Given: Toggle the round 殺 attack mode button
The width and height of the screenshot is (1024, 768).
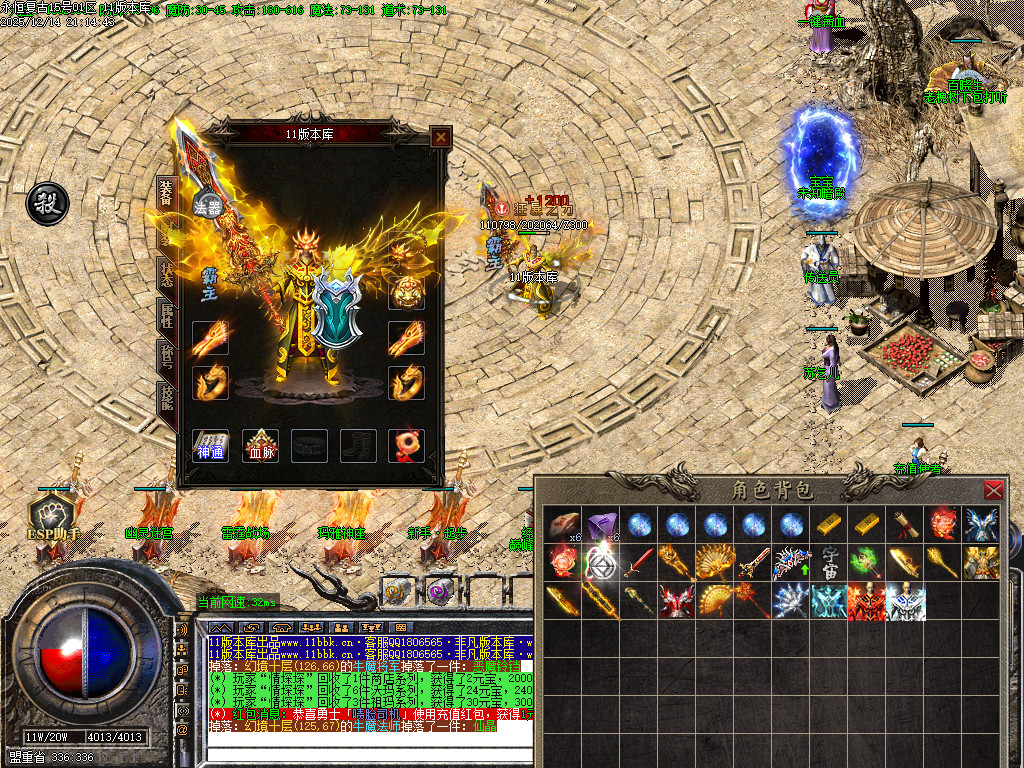Looking at the screenshot, I should 46,201.
